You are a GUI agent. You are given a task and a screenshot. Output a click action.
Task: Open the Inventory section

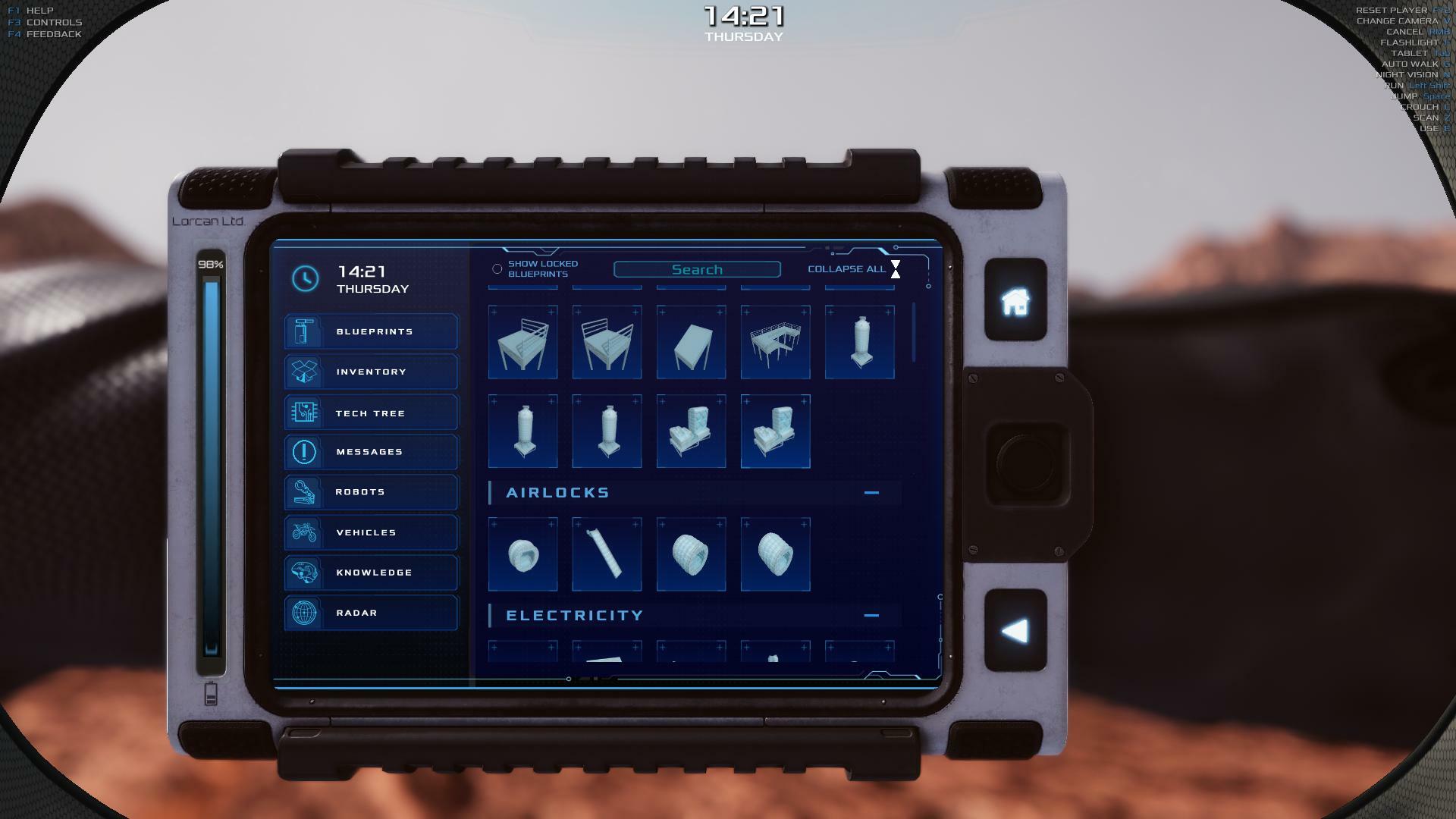372,372
